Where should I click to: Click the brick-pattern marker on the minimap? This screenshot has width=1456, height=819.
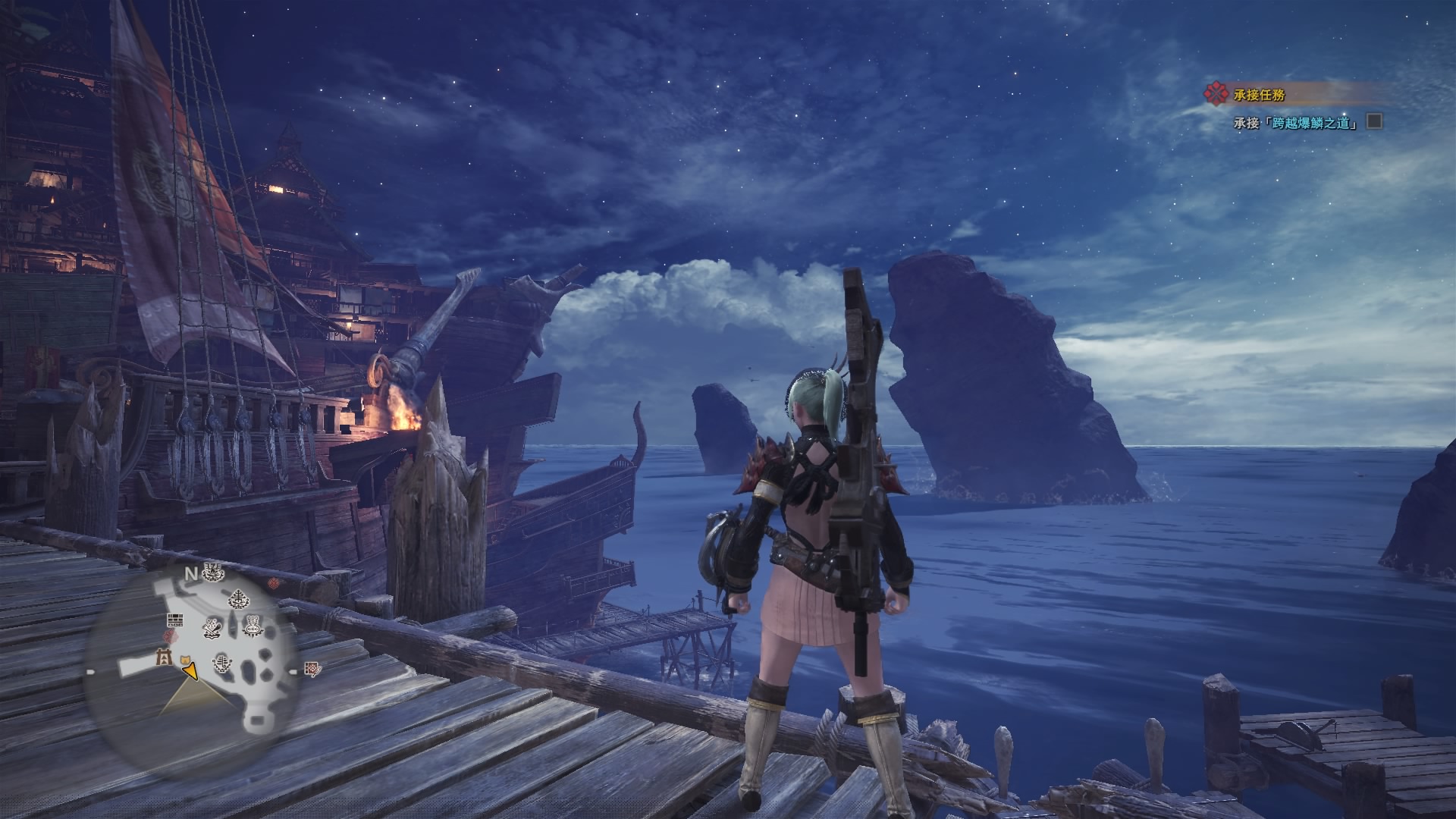[x=175, y=619]
